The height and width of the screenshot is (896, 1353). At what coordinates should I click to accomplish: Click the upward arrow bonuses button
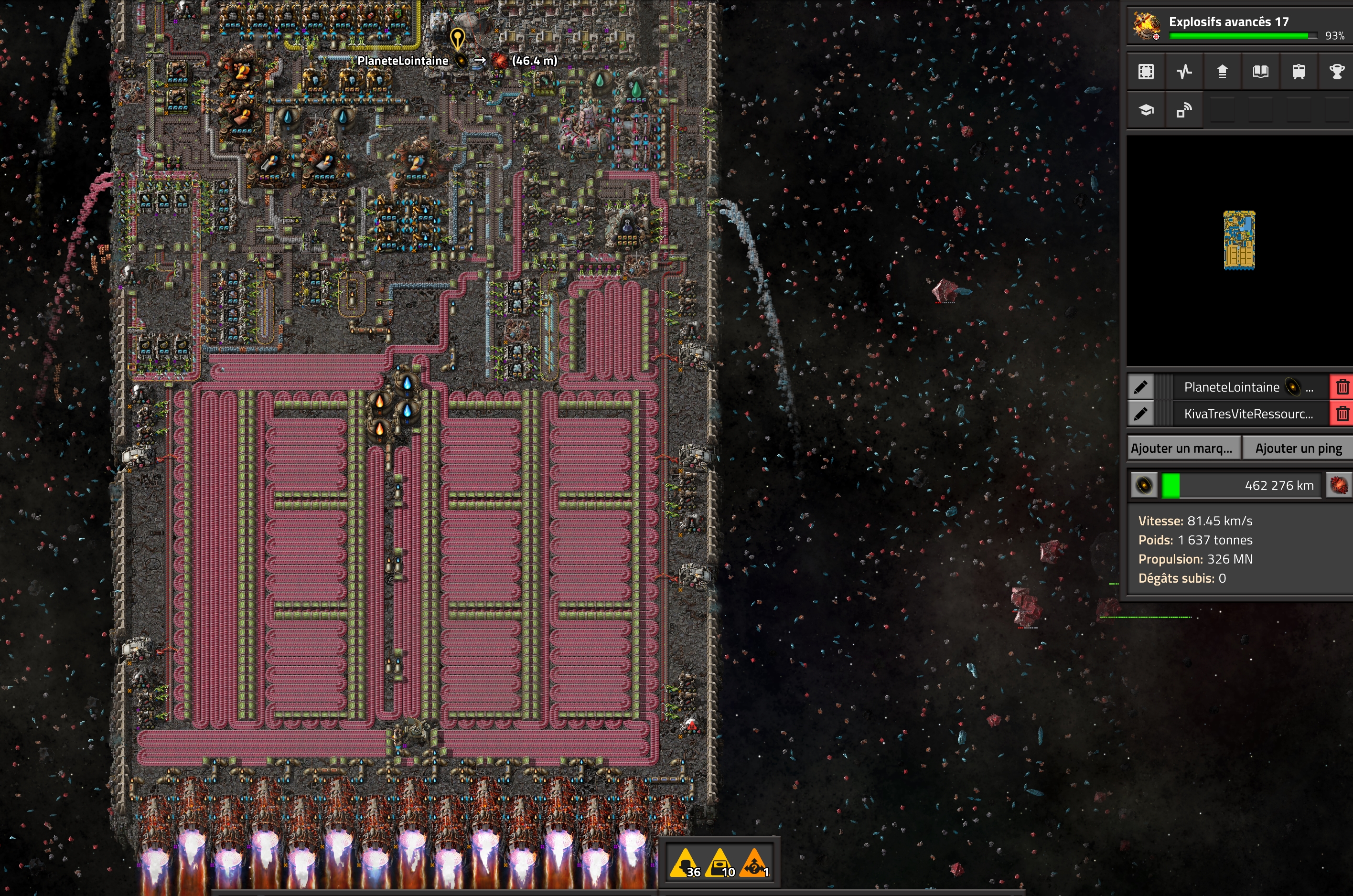(1222, 72)
